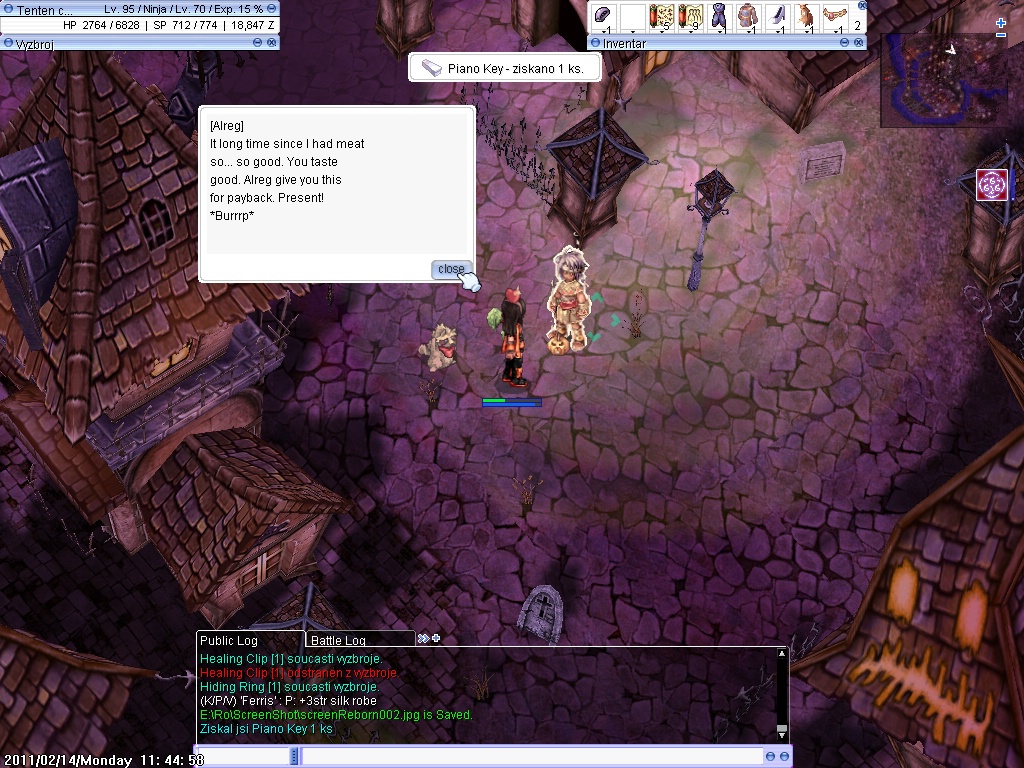Switch to the Battle Log tab
Image resolution: width=1024 pixels, height=768 pixels.
(x=338, y=640)
